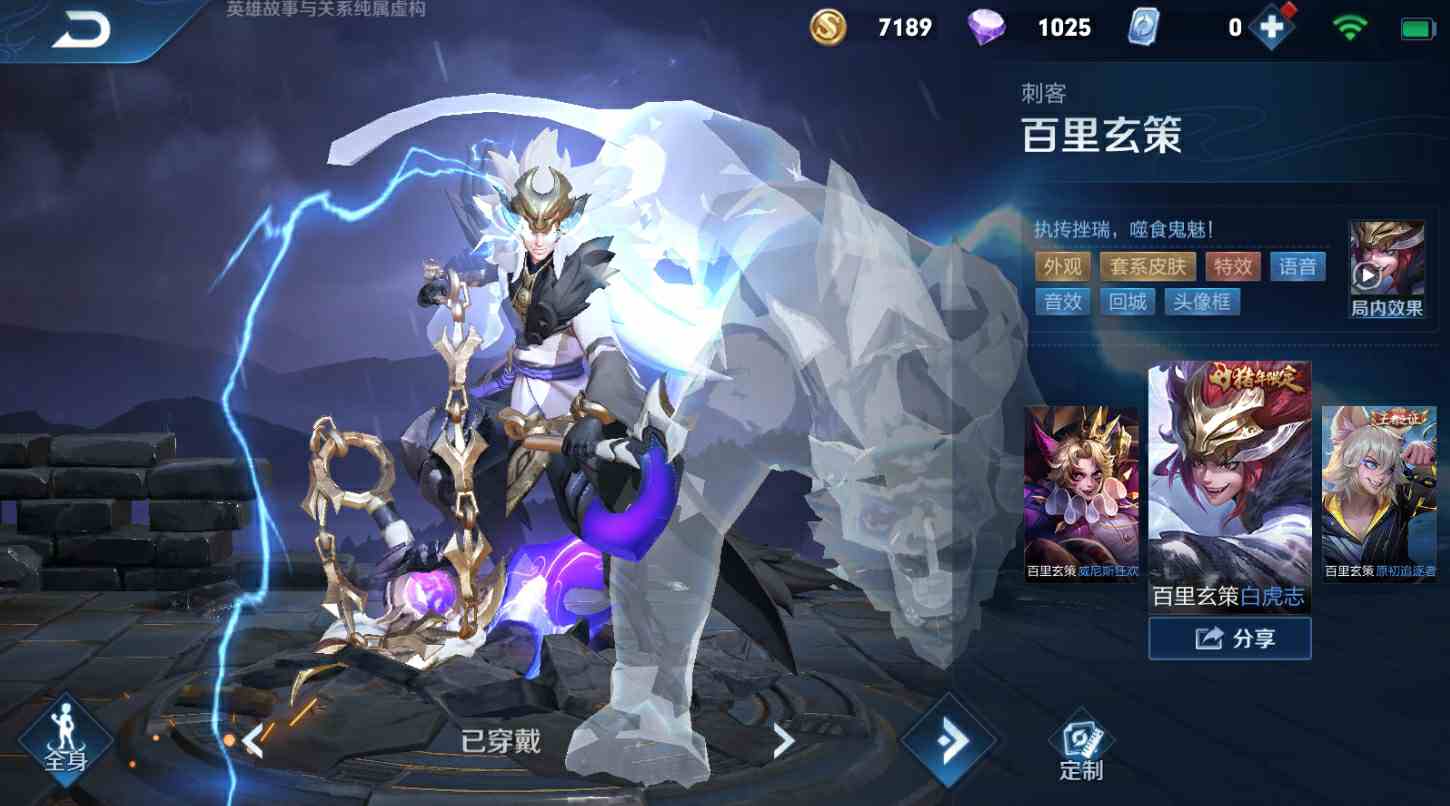Image resolution: width=1450 pixels, height=806 pixels.
Task: Toggle the 音效 sound effects option
Action: (1062, 301)
